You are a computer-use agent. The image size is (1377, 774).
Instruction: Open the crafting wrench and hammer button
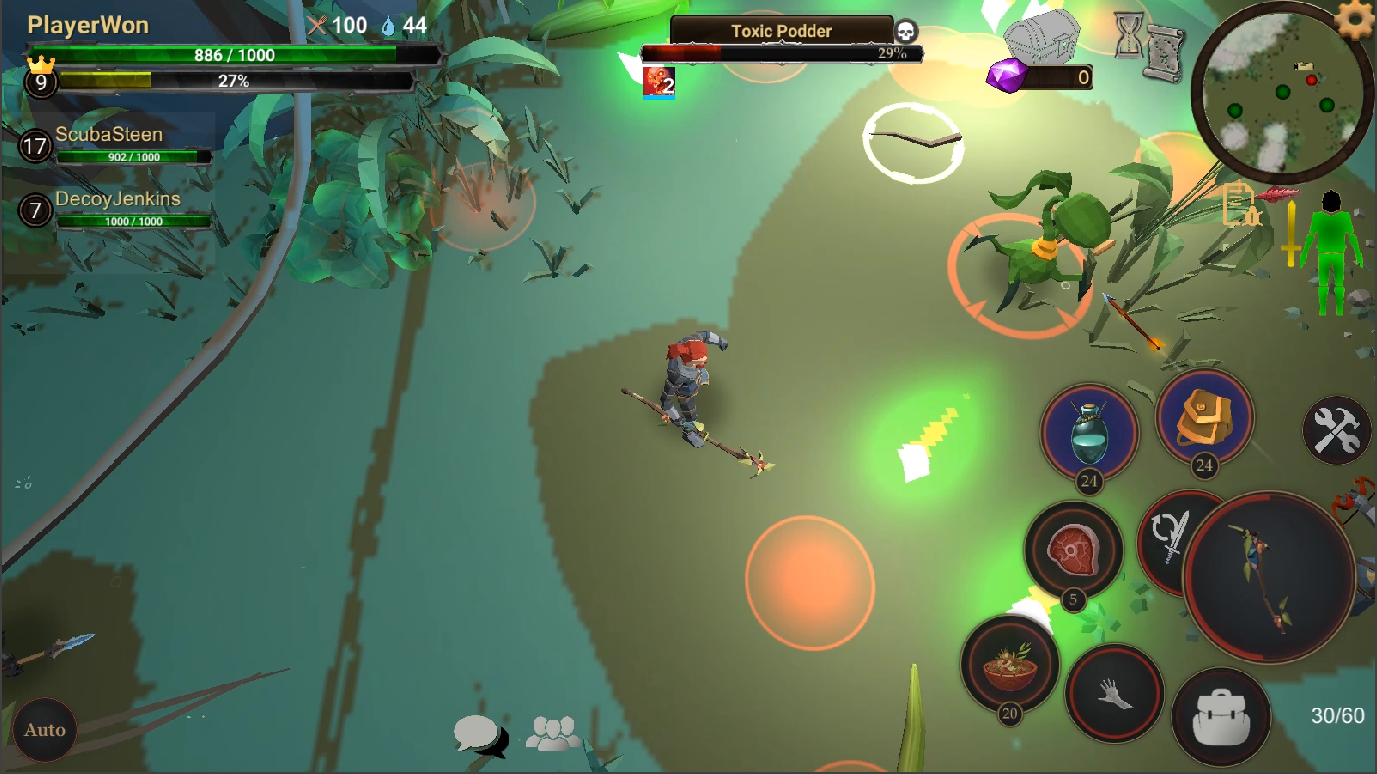[x=1337, y=432]
